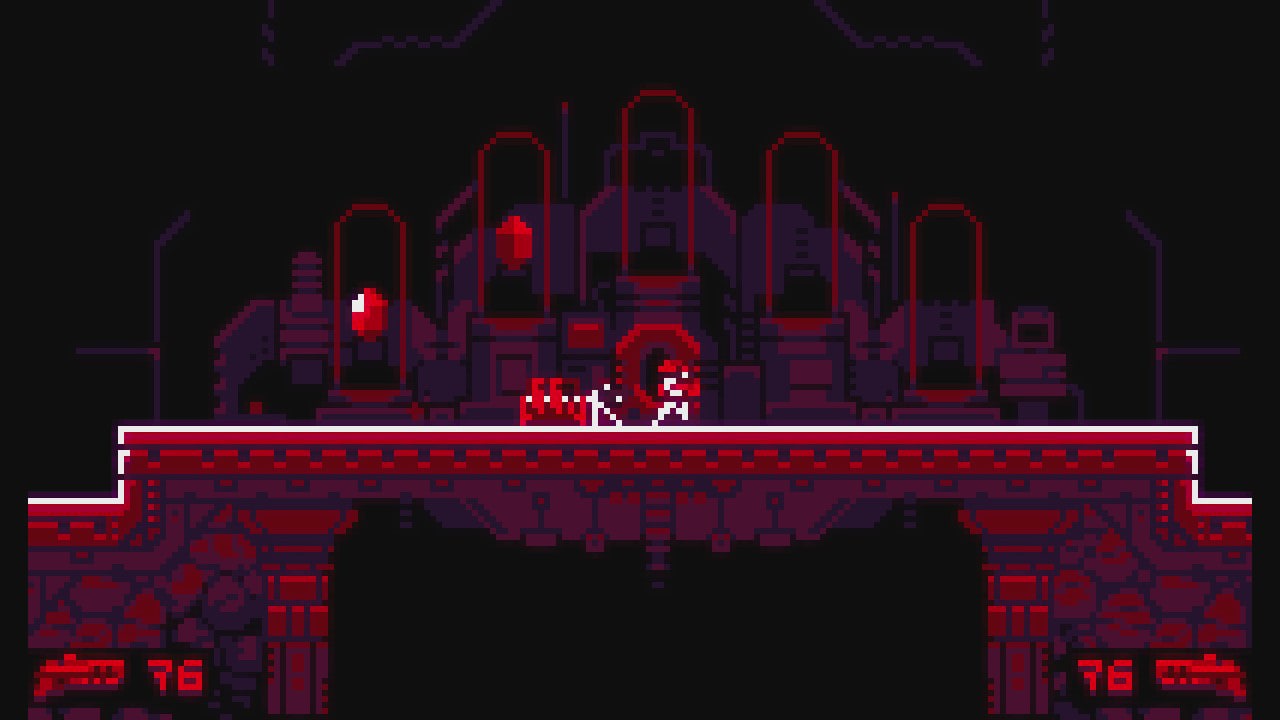1280x720 pixels.
Task: Expand the right-side machinery block with the hatch
Action: point(1030,330)
